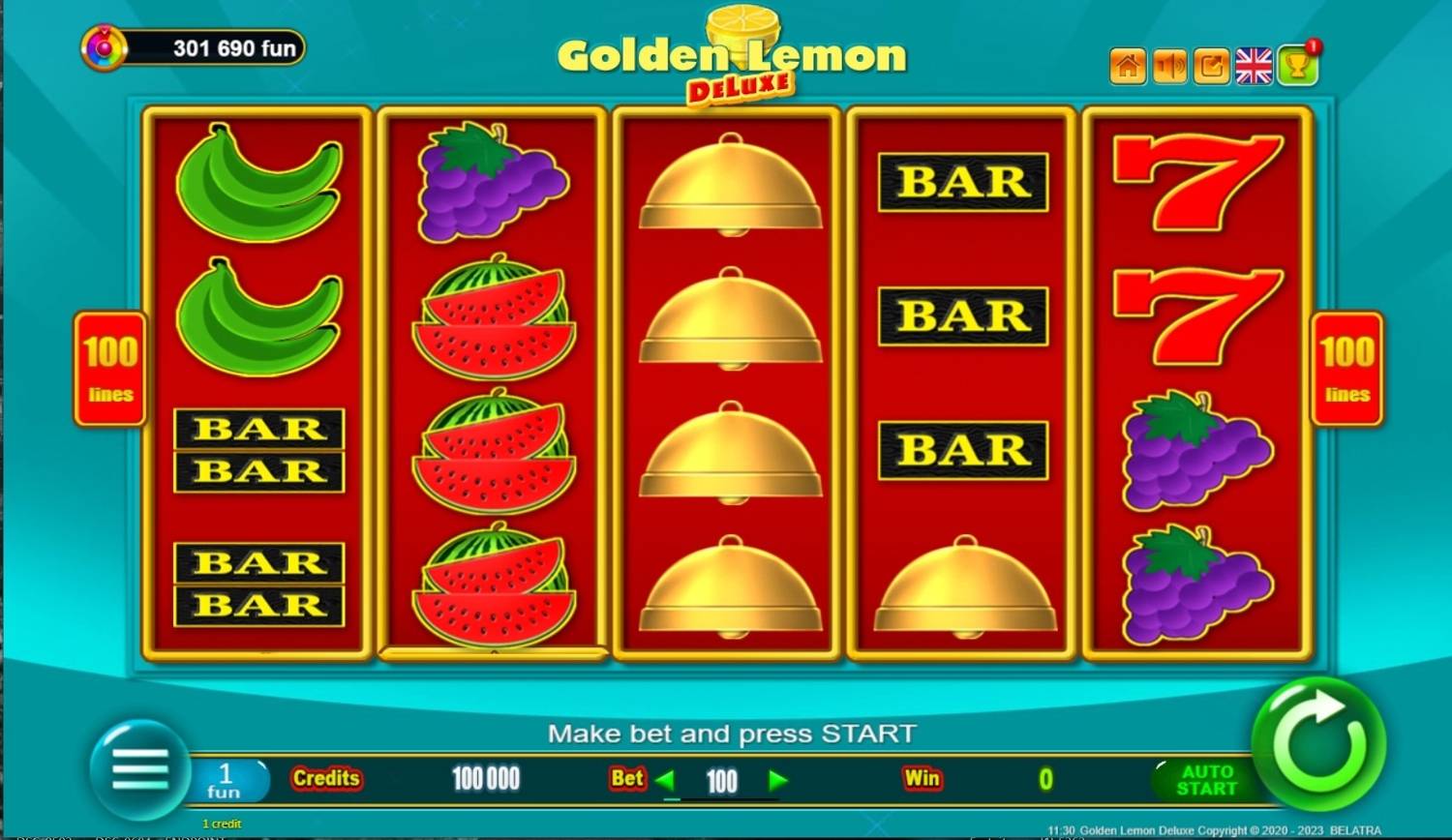Increase the bet with the right green arrow

777,780
